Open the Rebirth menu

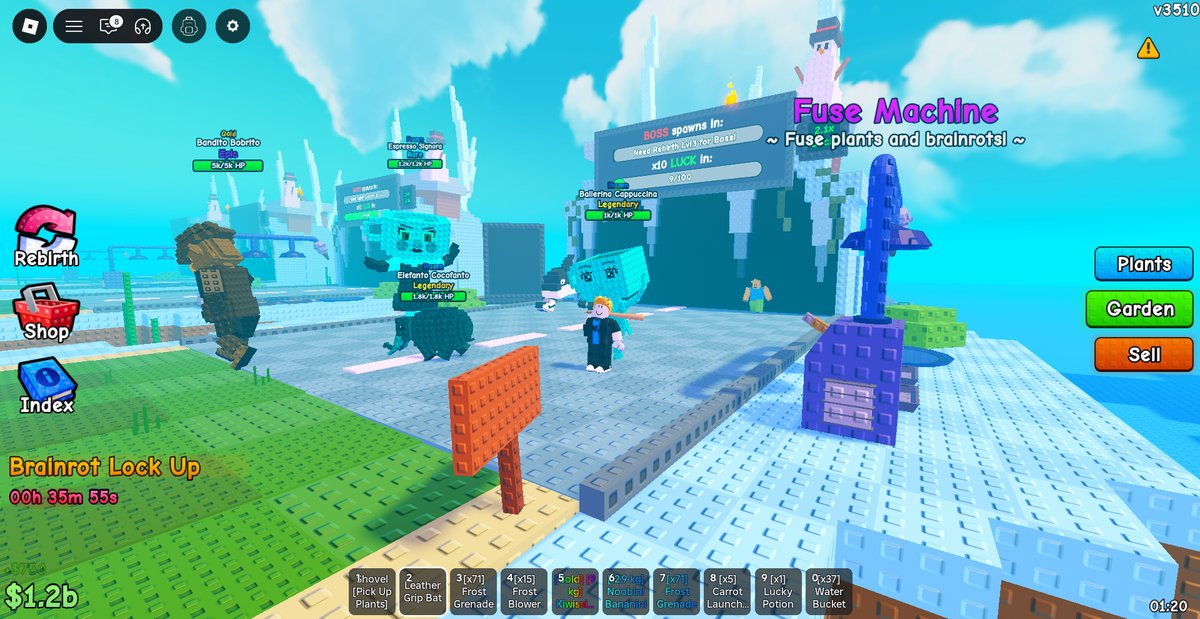[46, 236]
